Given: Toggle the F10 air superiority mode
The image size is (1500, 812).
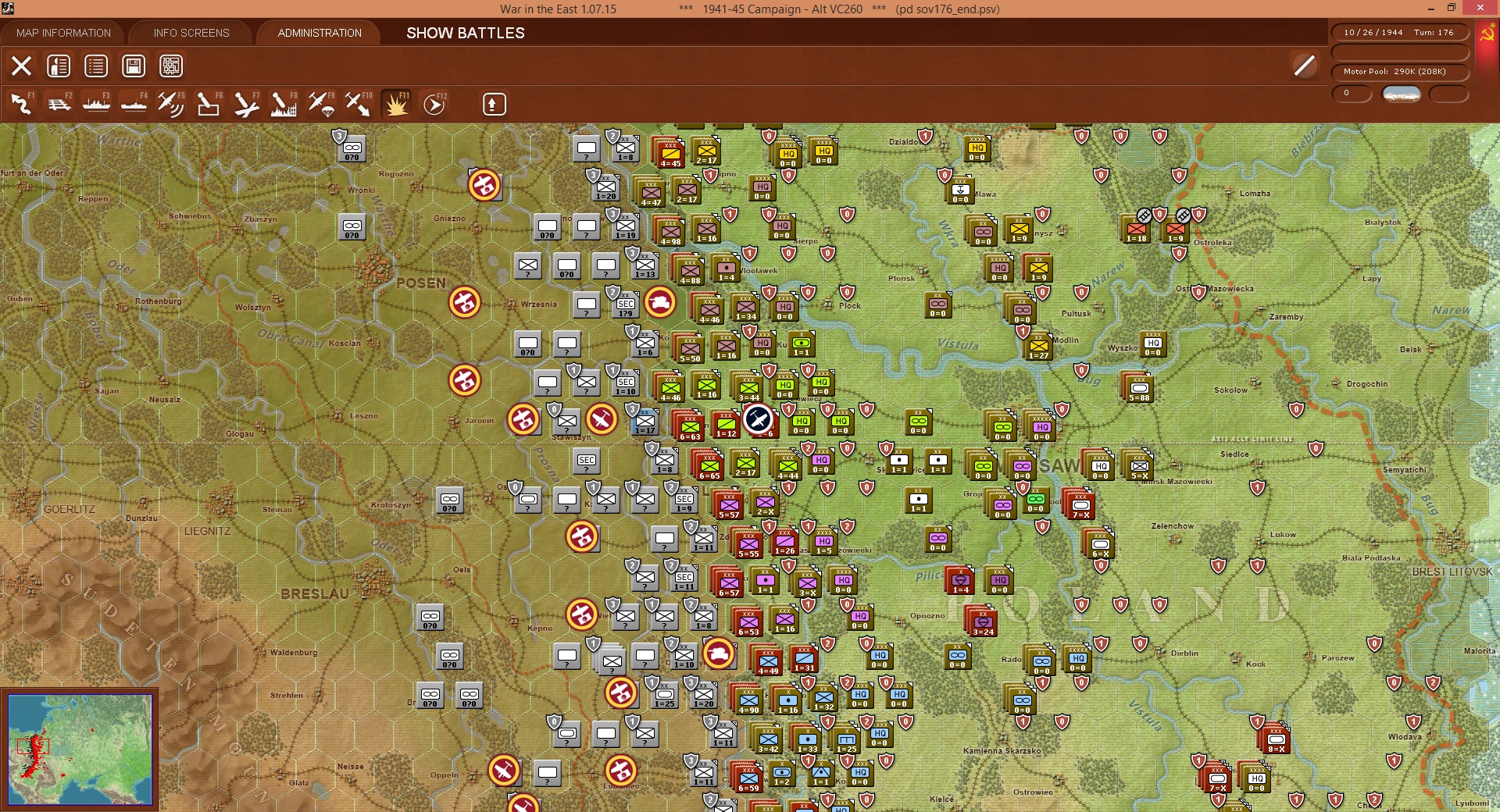Looking at the screenshot, I should point(359,104).
